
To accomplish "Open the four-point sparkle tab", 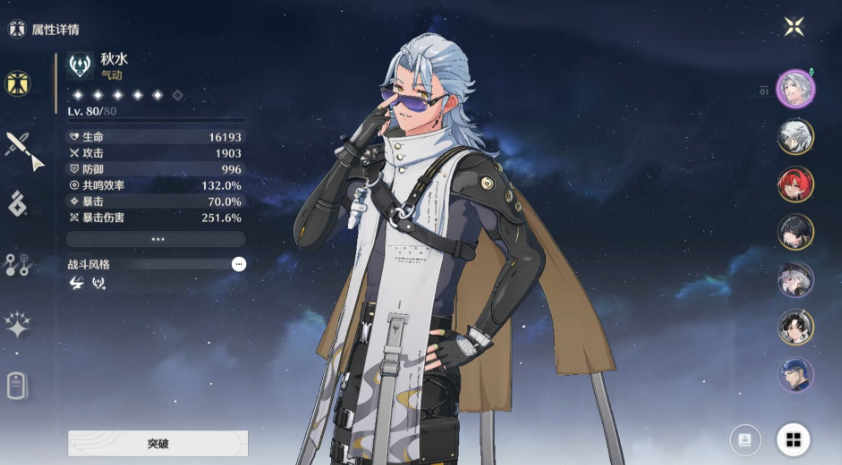I will coord(18,324).
